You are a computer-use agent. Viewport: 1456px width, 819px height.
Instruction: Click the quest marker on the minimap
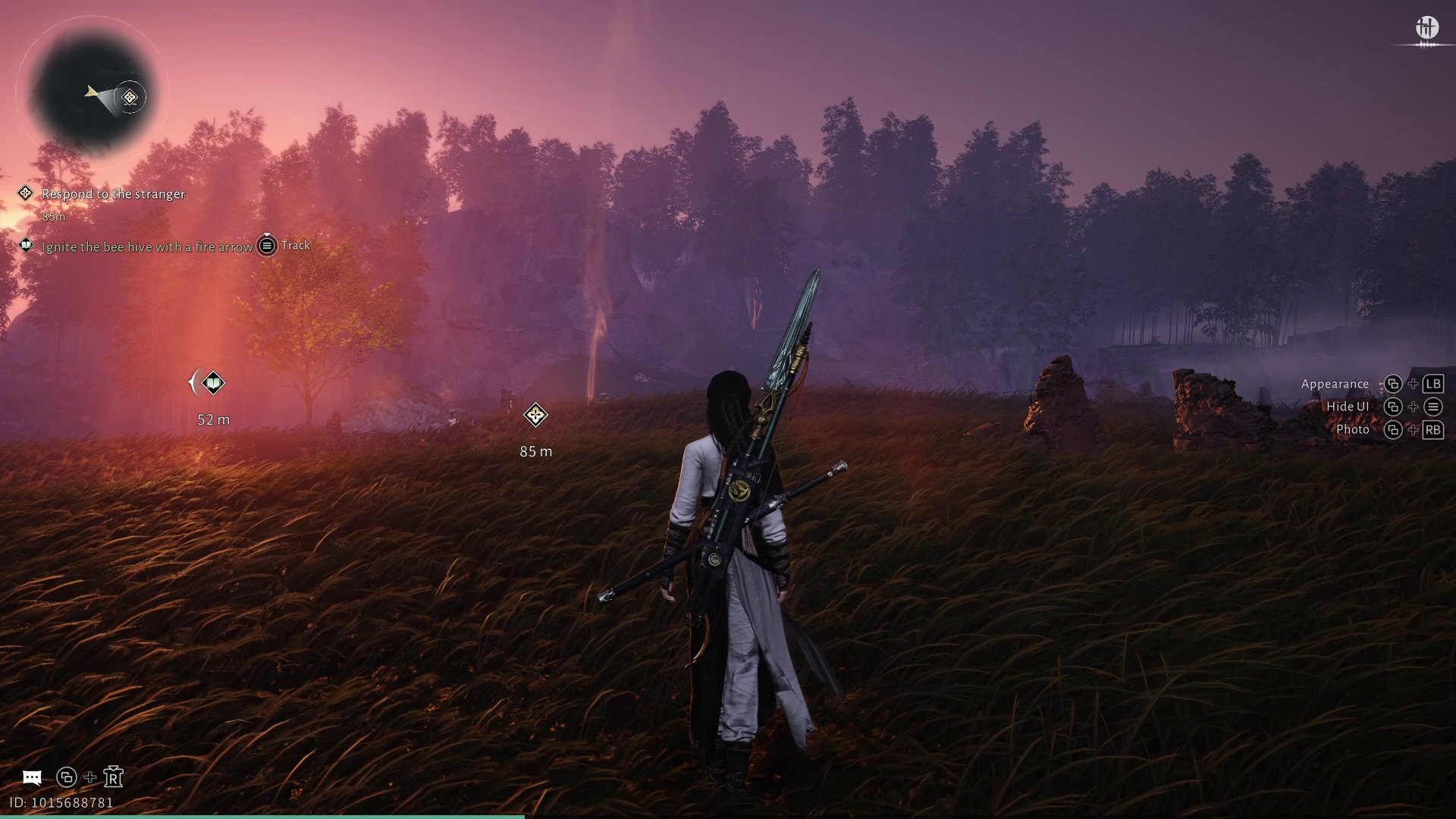(x=130, y=97)
